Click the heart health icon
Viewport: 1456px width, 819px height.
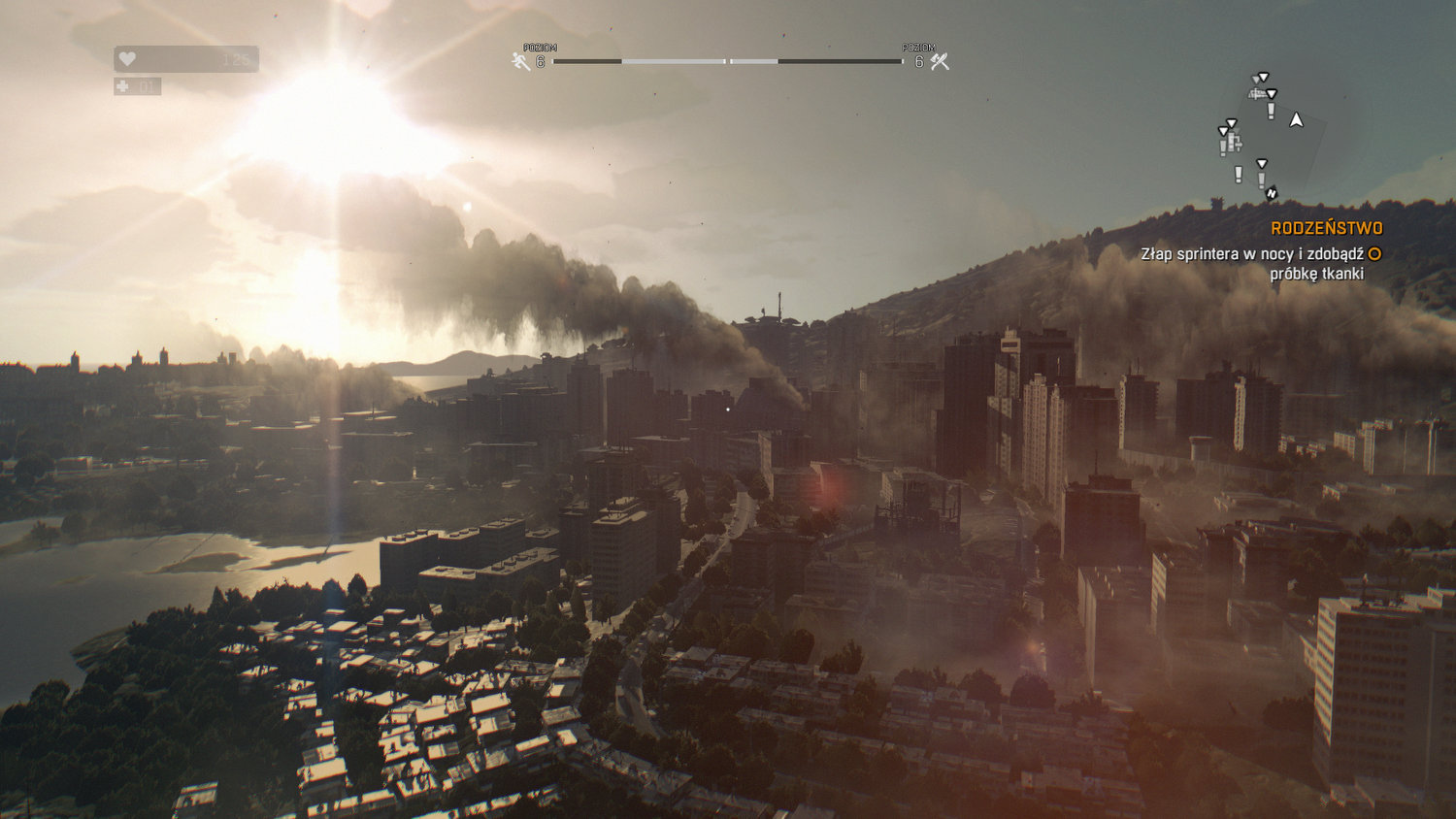coord(127,59)
